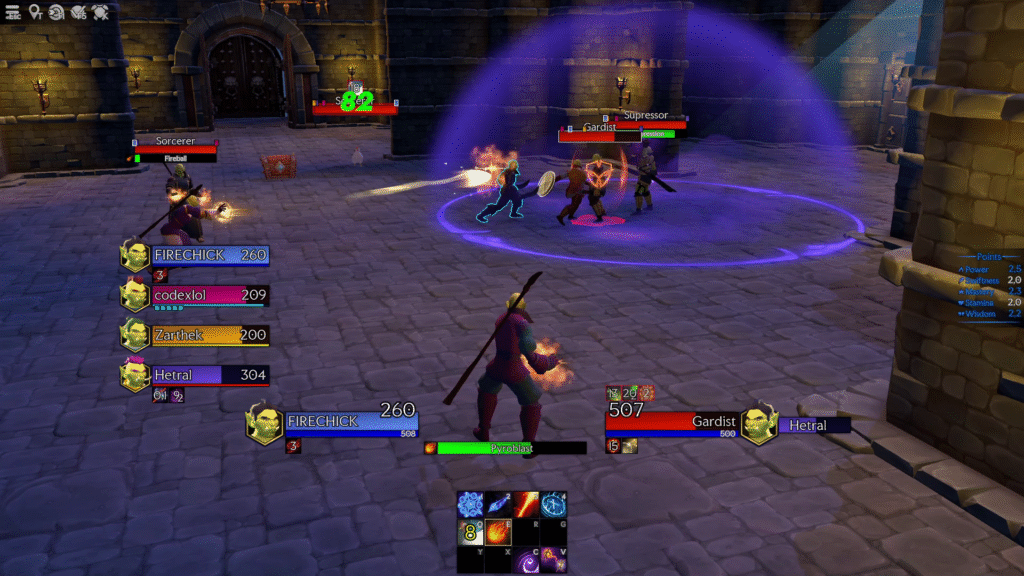Cast the highlighted fireball spell

[x=498, y=532]
